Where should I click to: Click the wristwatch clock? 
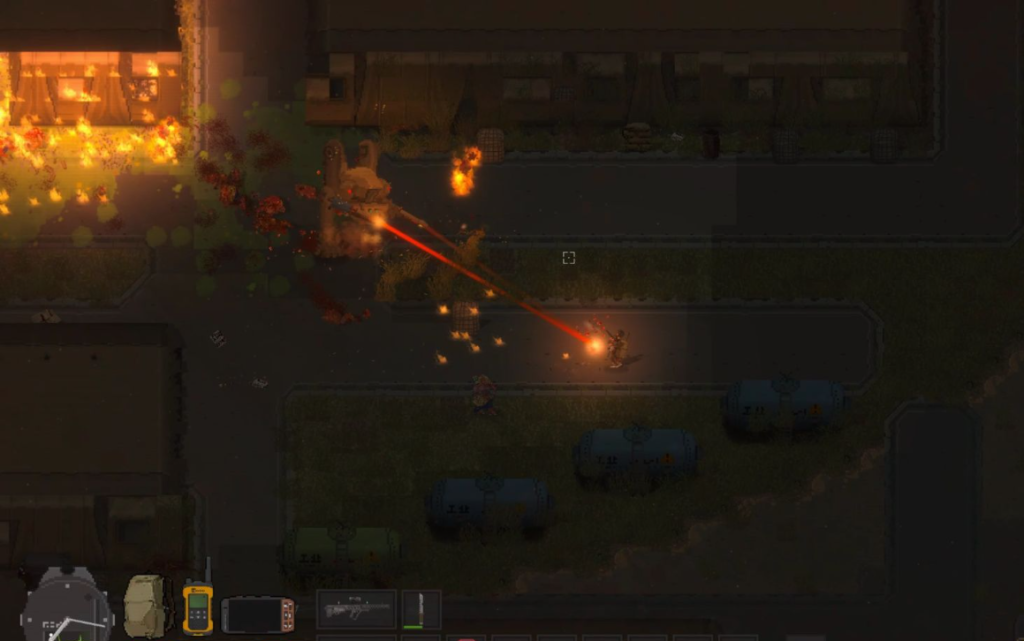tap(66, 610)
